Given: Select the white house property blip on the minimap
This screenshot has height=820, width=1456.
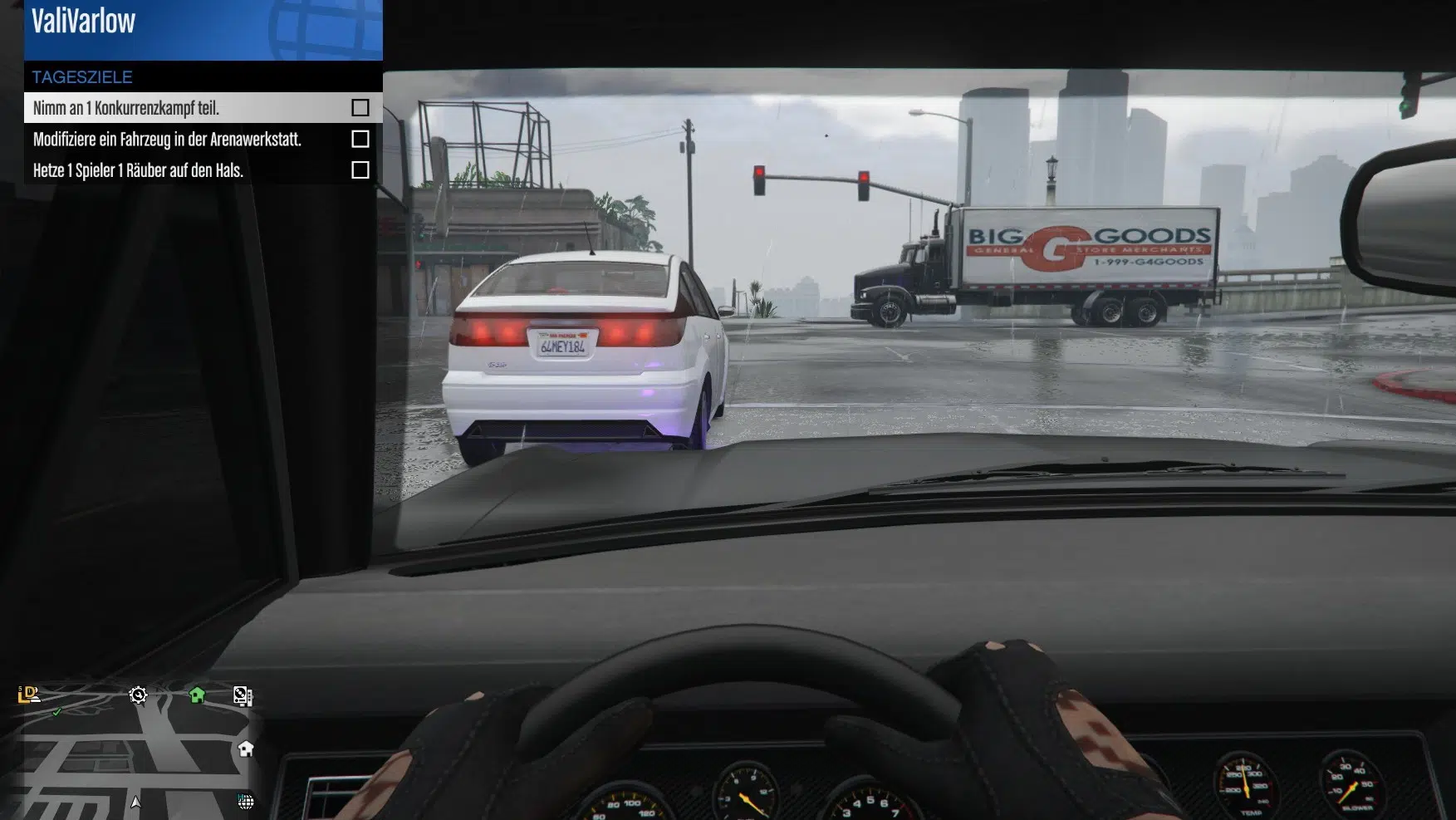Looking at the screenshot, I should tap(246, 749).
